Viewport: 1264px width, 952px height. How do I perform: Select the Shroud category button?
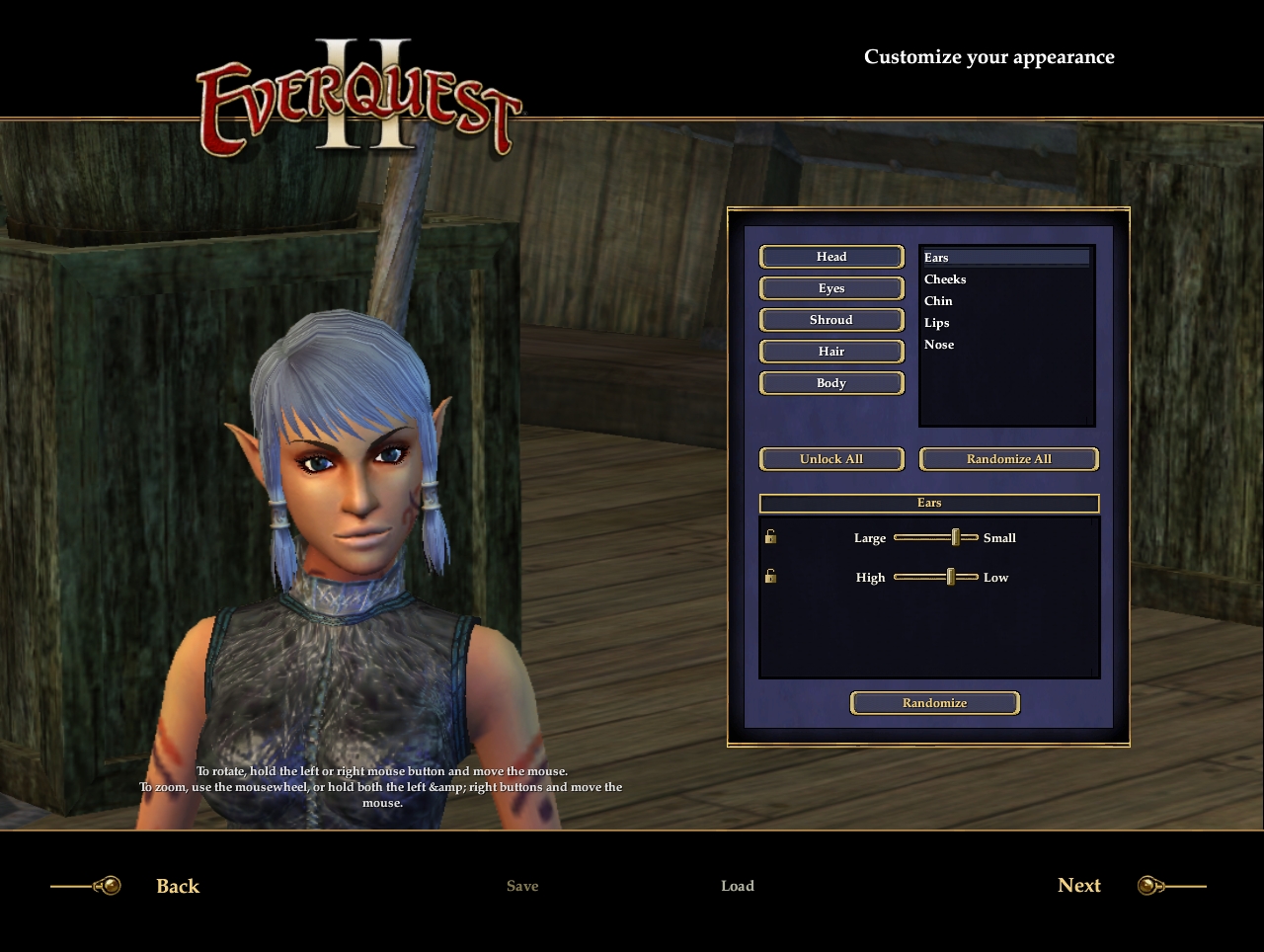tap(831, 320)
